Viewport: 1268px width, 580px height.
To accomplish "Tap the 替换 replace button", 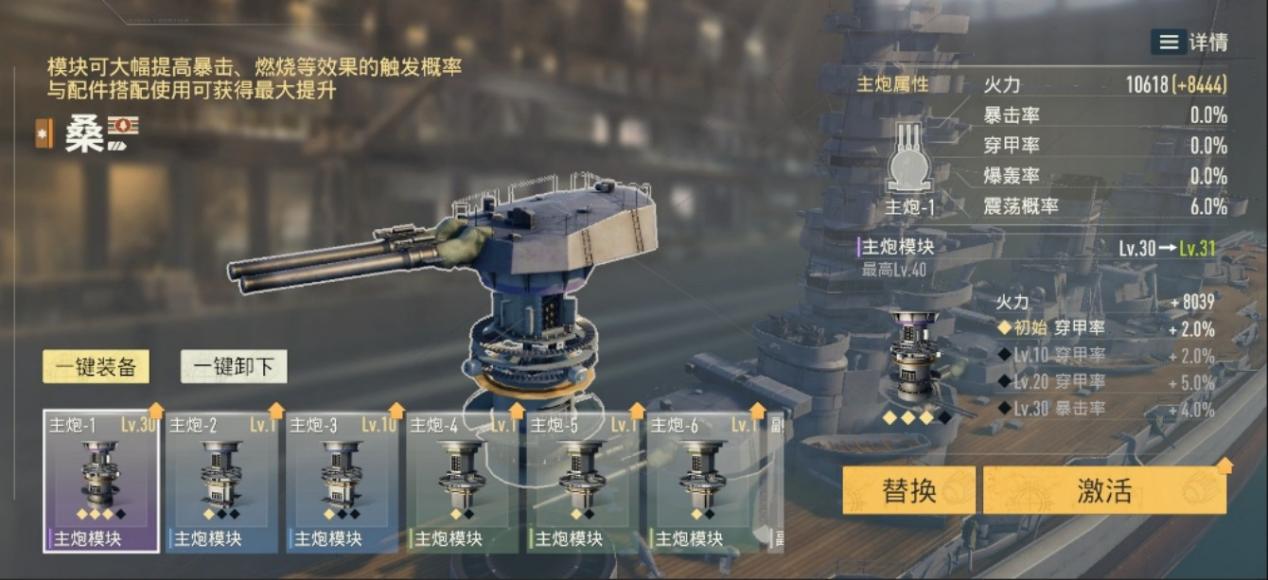I will pyautogui.click(x=908, y=490).
